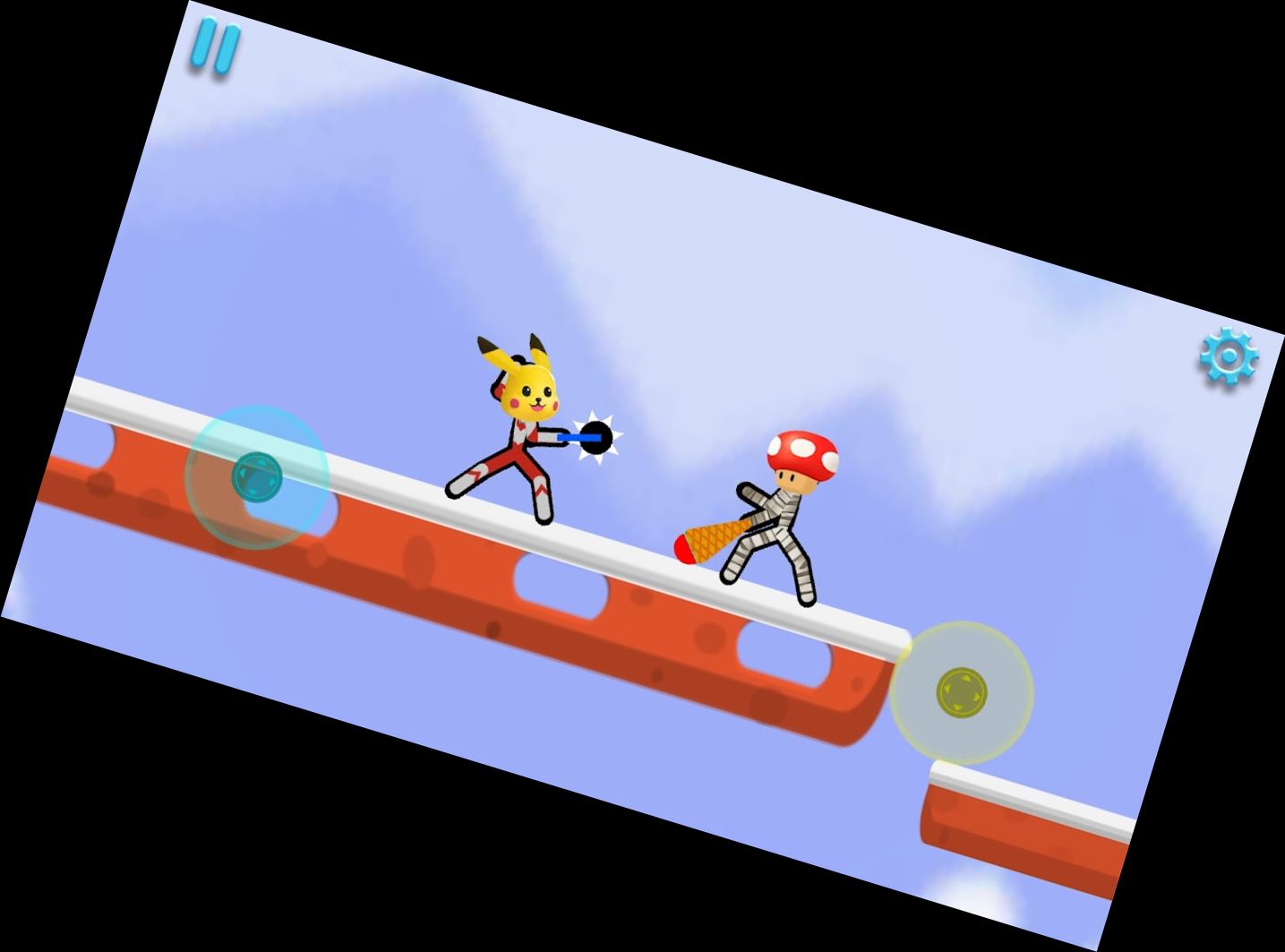Tap the right pause bar
1285x952 pixels.
click(227, 47)
